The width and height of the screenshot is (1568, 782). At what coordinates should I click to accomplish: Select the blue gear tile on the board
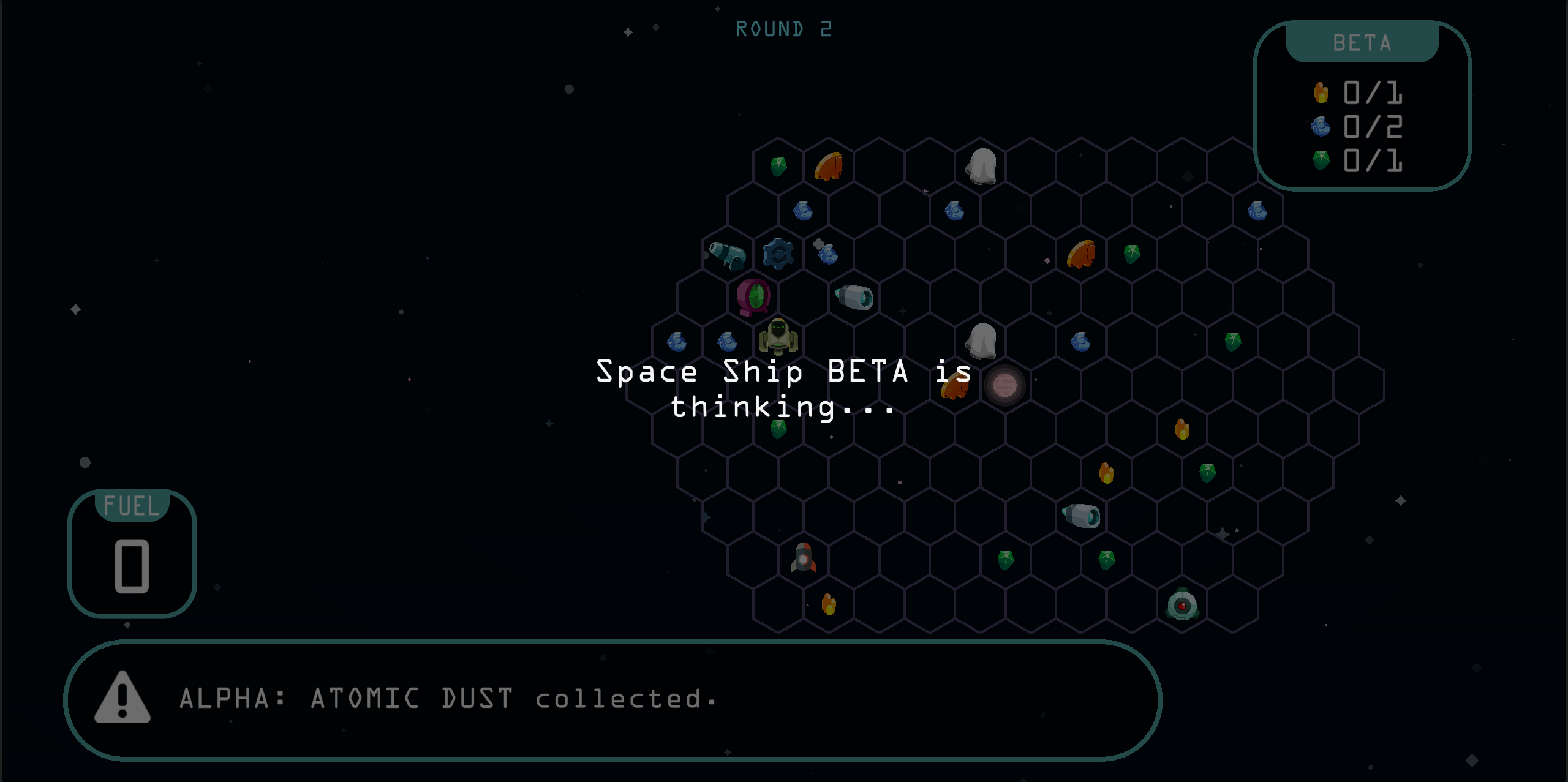tap(778, 254)
